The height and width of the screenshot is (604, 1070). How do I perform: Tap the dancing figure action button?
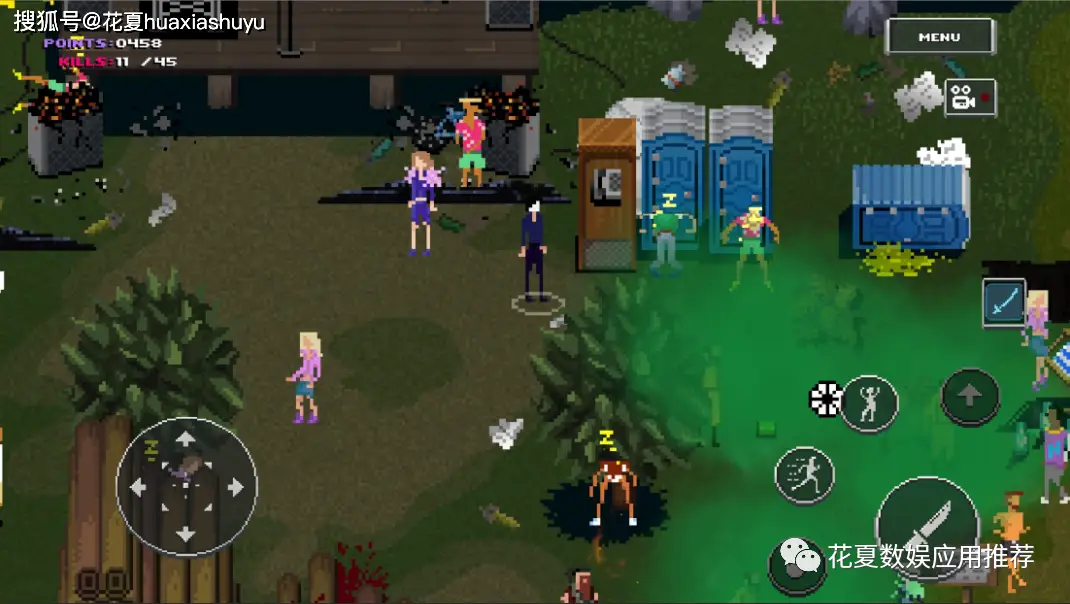point(868,403)
